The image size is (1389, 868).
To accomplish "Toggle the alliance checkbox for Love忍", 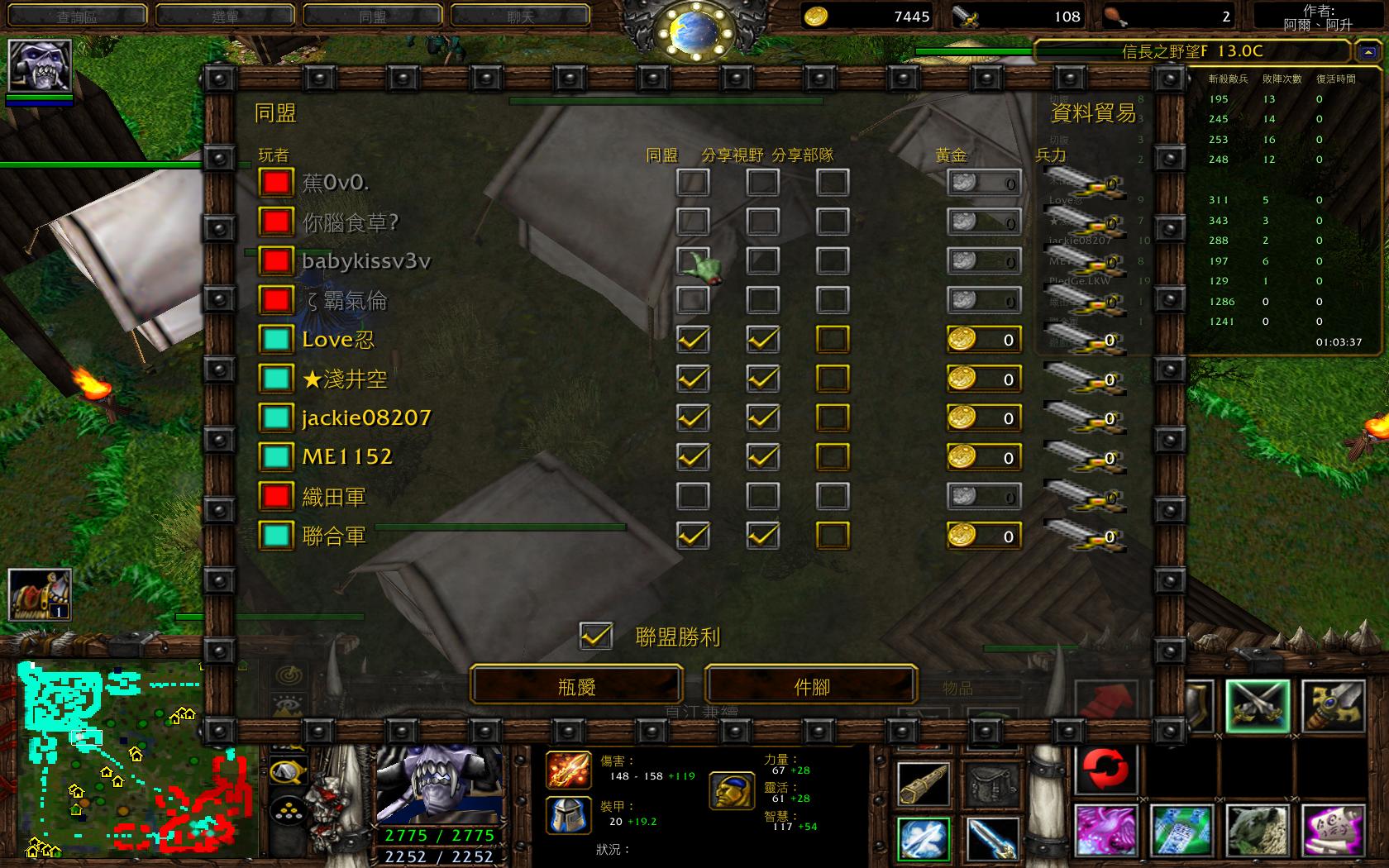I will pyautogui.click(x=693, y=340).
